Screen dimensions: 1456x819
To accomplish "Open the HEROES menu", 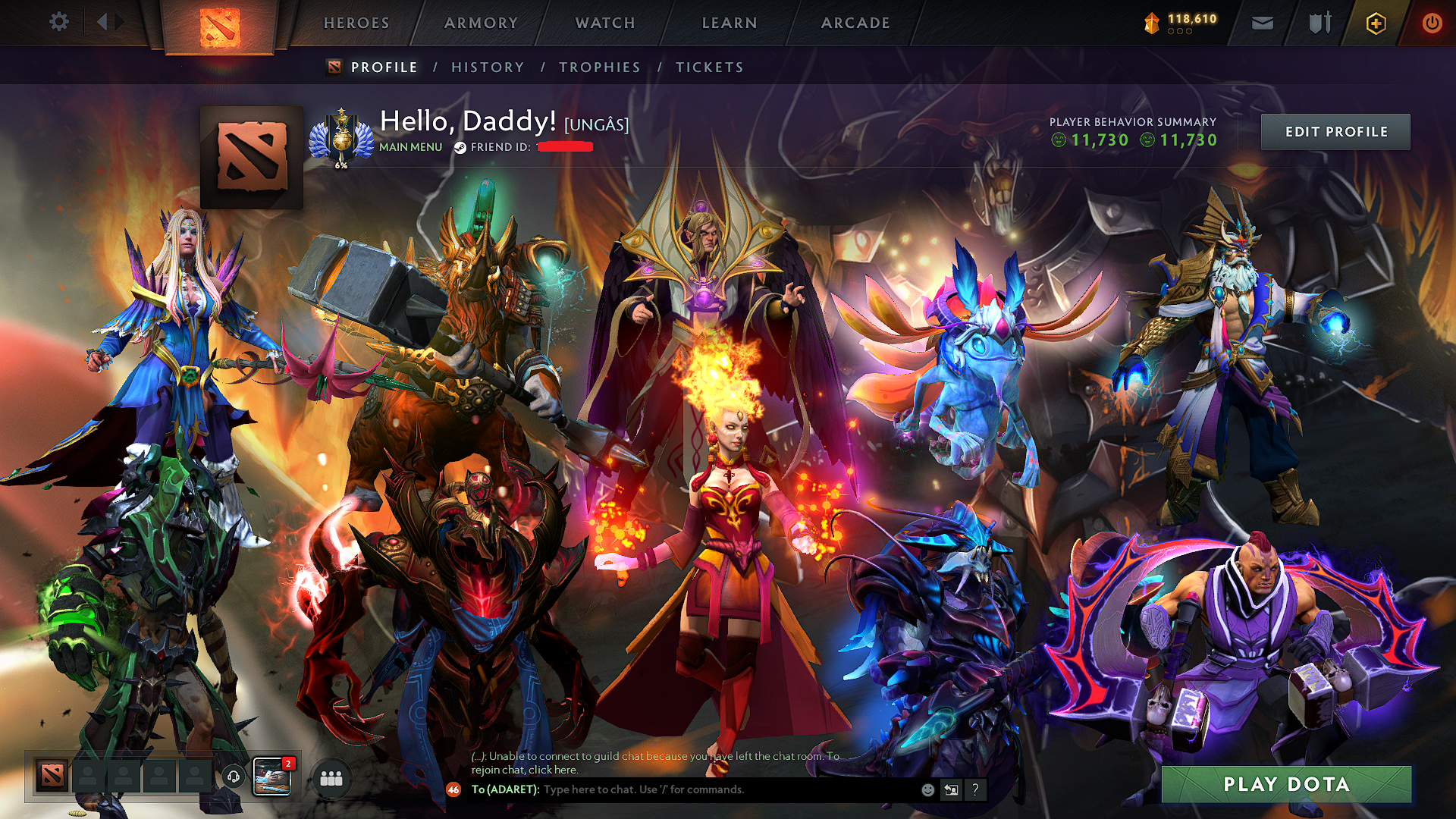I will 356,23.
